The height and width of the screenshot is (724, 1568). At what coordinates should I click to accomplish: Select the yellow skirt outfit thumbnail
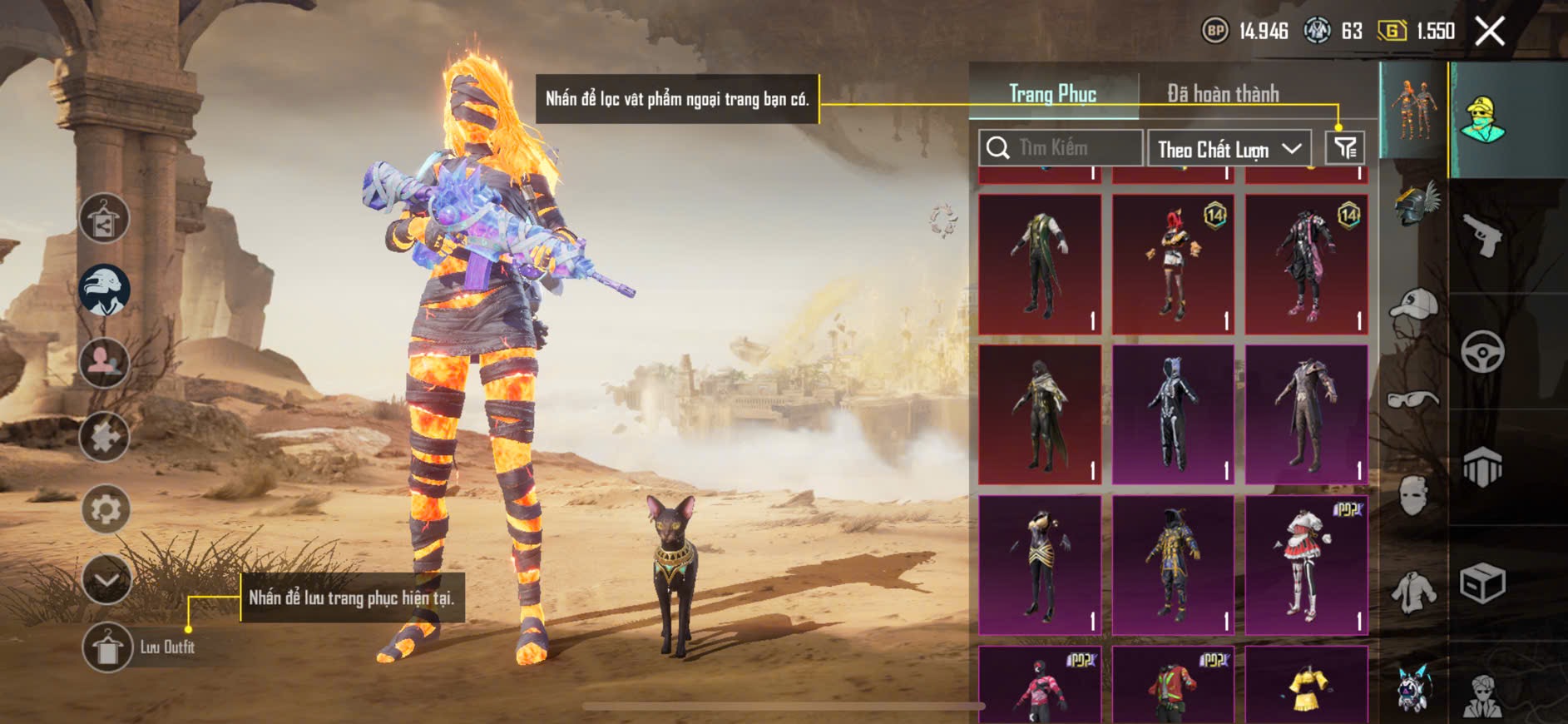click(1306, 687)
